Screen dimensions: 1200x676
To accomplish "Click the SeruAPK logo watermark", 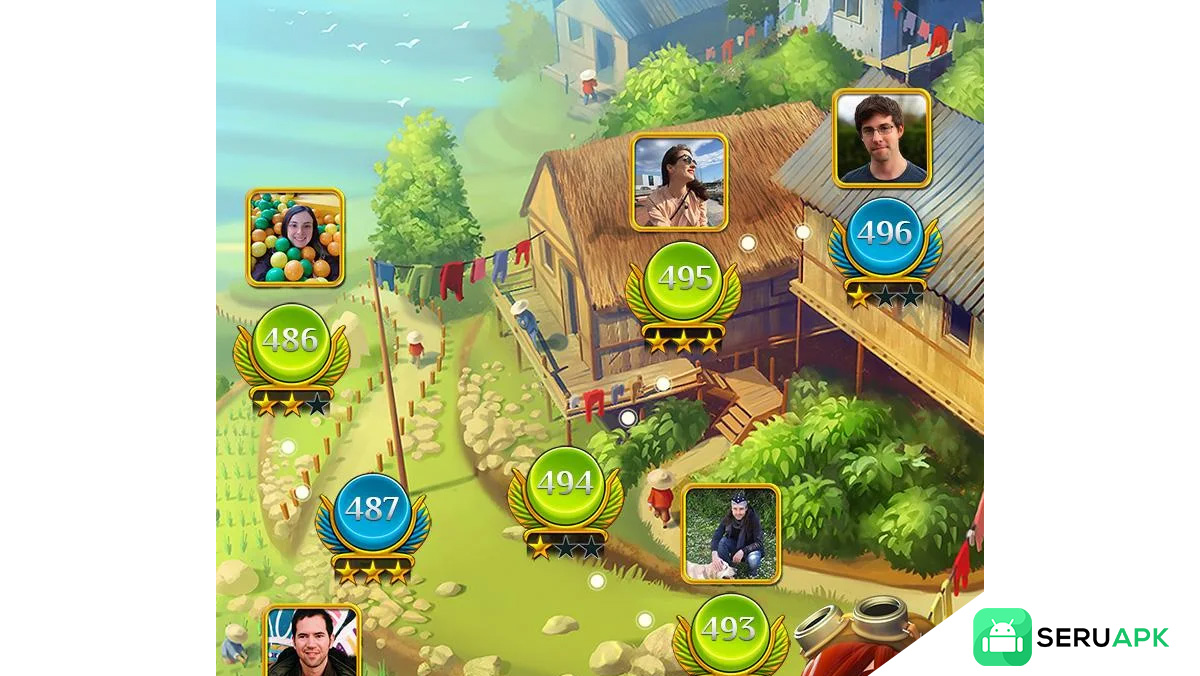I will tap(1071, 637).
